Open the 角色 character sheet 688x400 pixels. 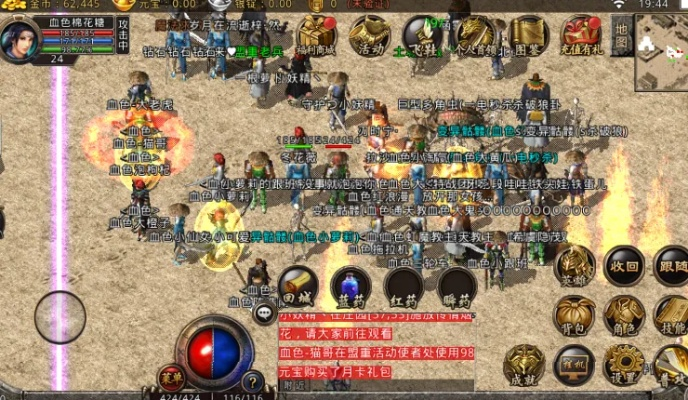coord(625,314)
